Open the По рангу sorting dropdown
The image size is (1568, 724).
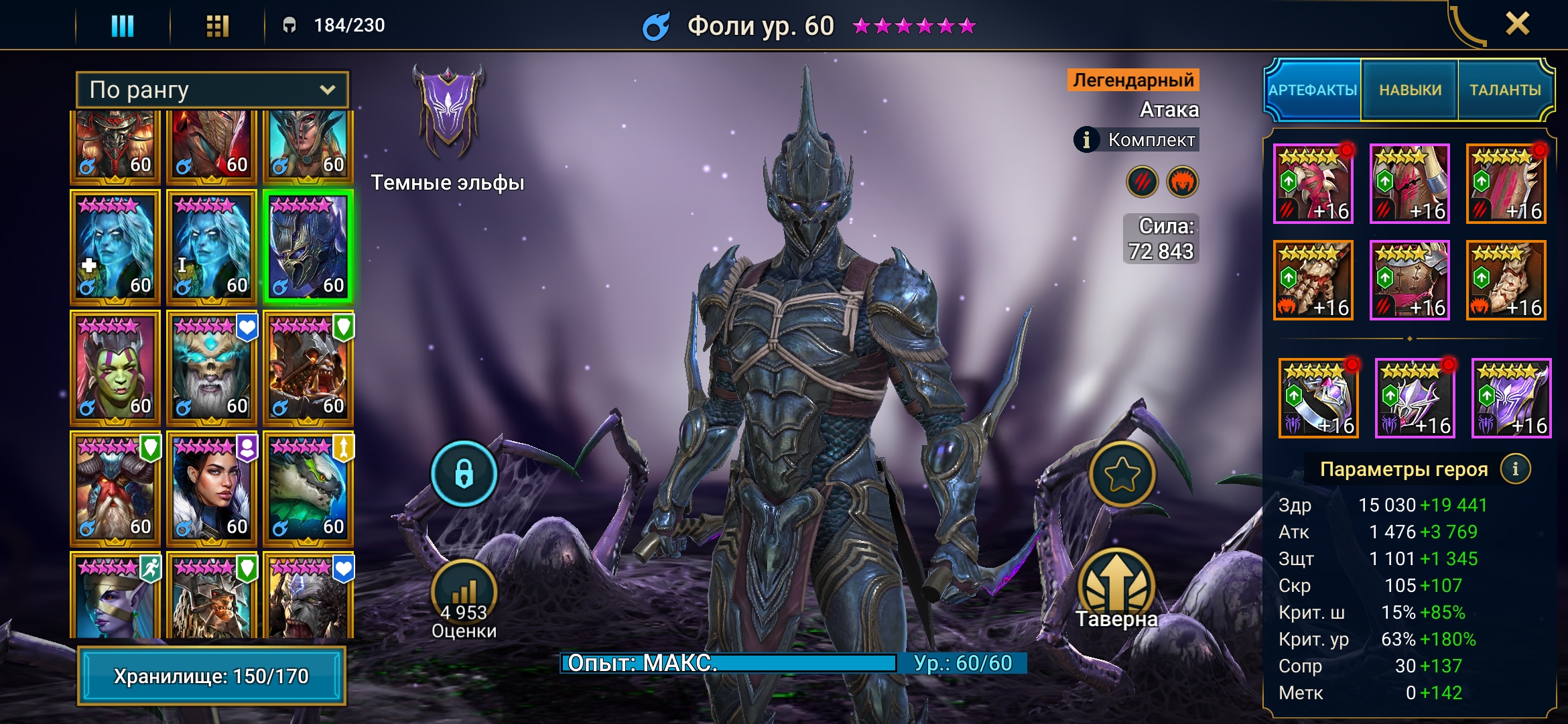tap(212, 90)
